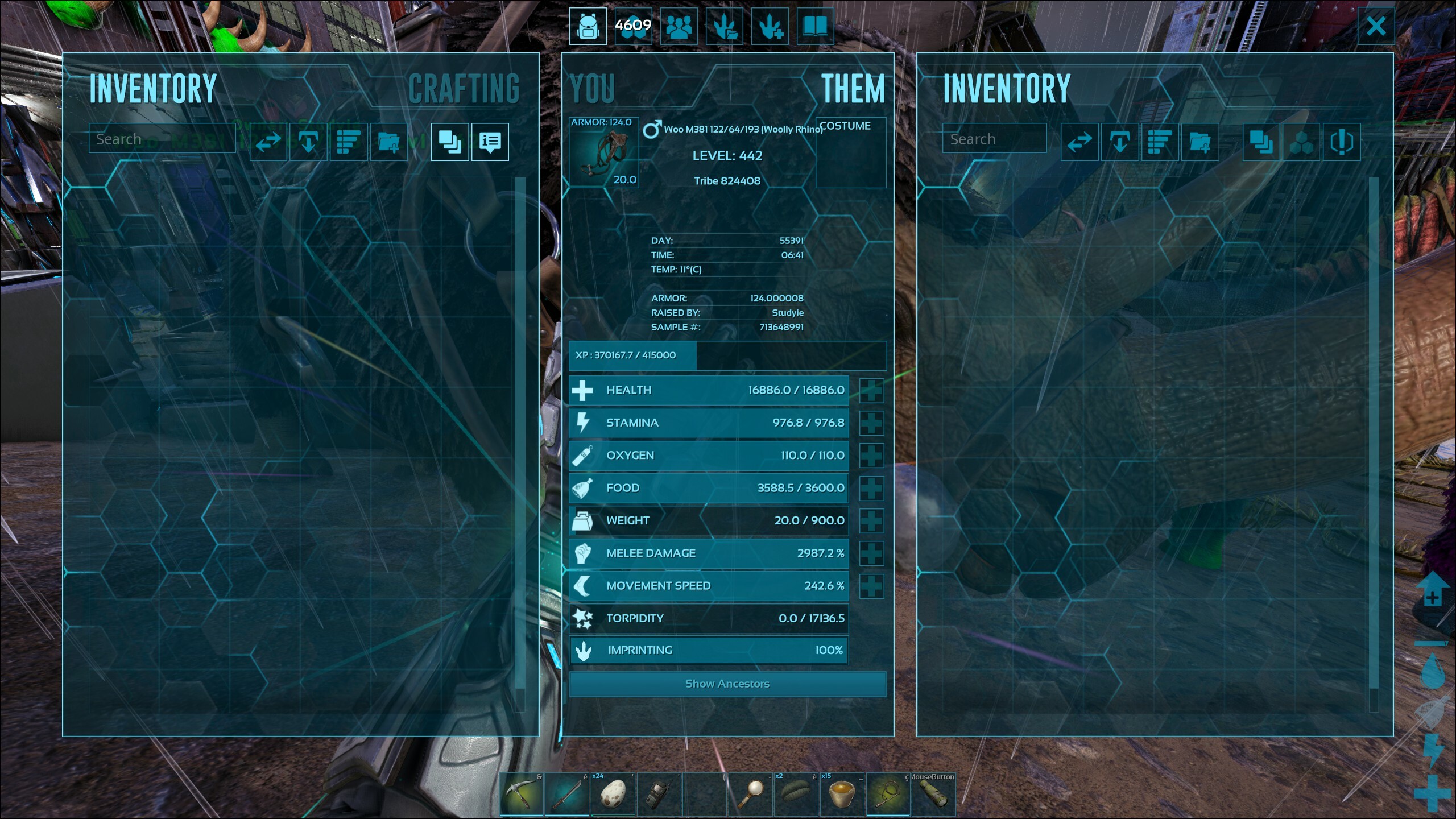Switch to the tribe manager tab

point(679,26)
